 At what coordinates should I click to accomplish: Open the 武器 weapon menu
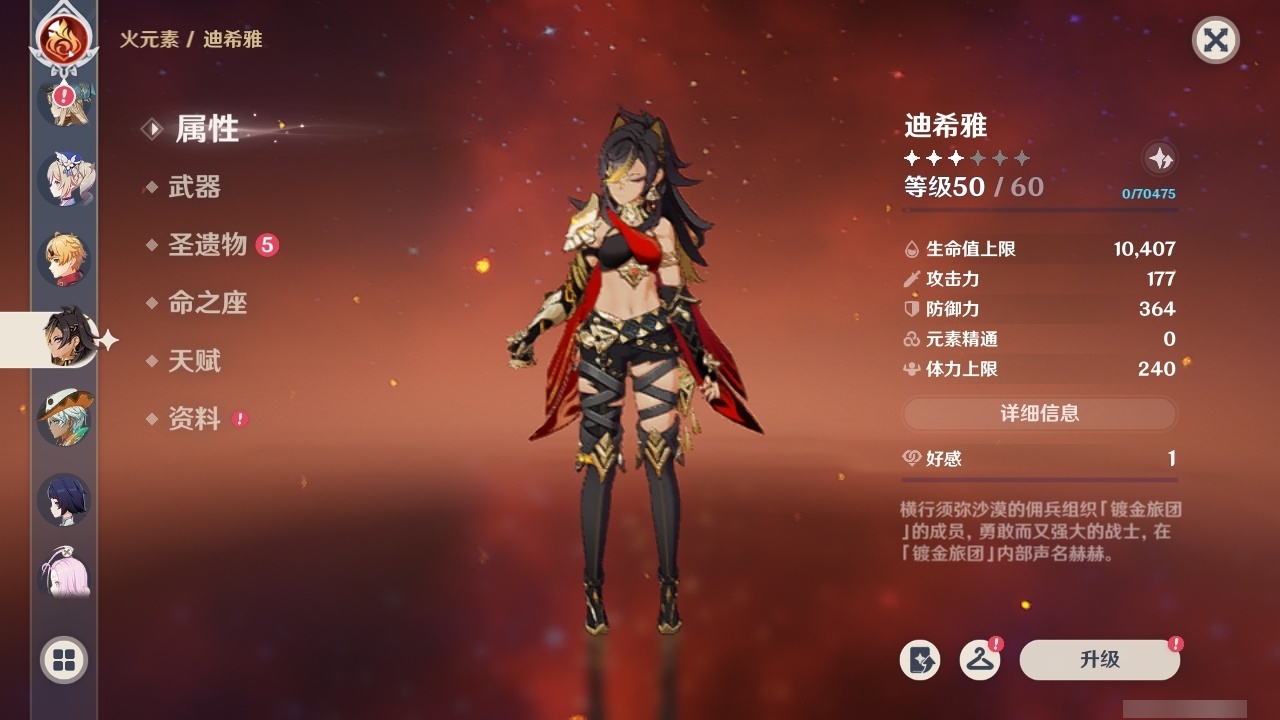[194, 187]
